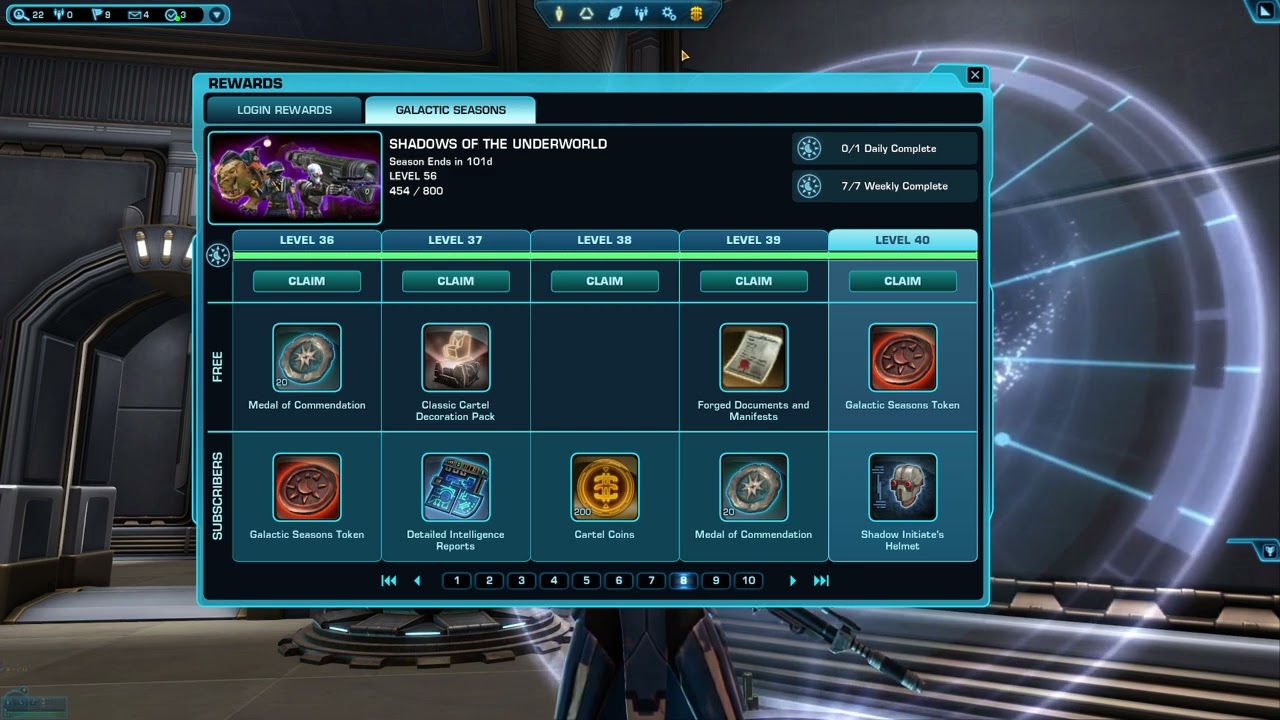Viewport: 1280px width, 720px height.
Task: Expand the dropdown arrow on the top-left bar
Action: (x=214, y=15)
